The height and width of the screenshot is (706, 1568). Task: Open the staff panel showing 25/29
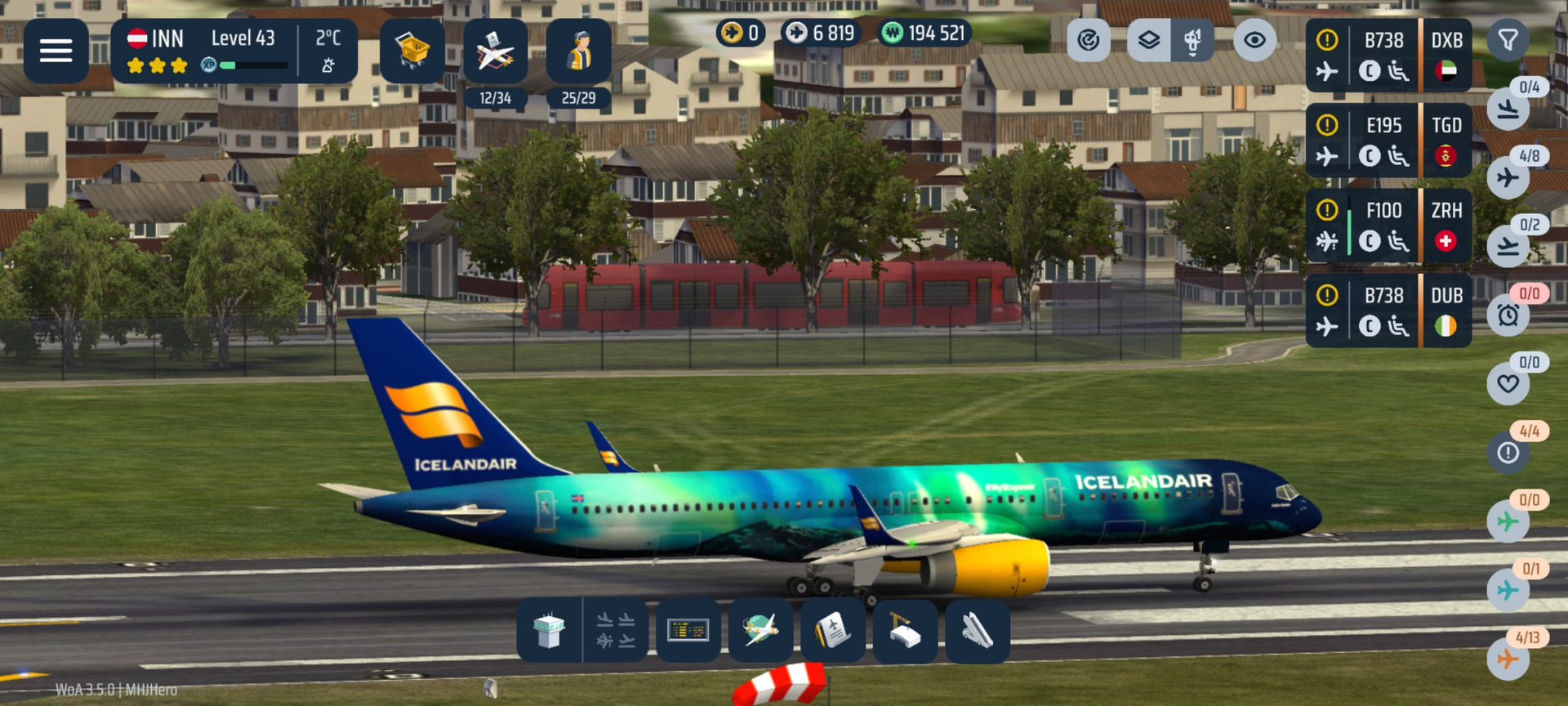coord(578,52)
